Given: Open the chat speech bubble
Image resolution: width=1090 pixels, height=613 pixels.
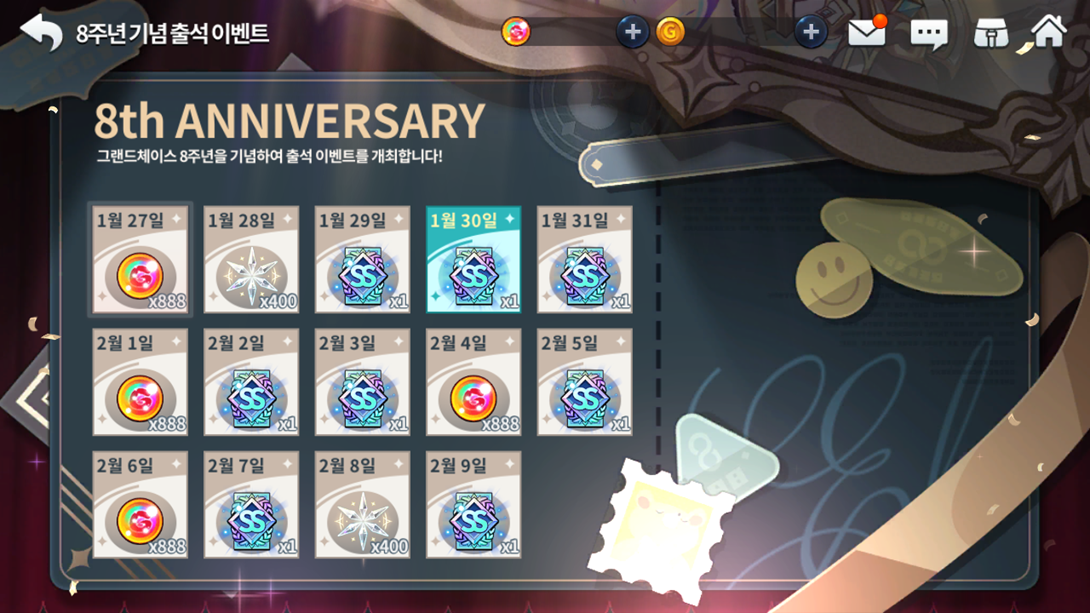Looking at the screenshot, I should tap(928, 34).
